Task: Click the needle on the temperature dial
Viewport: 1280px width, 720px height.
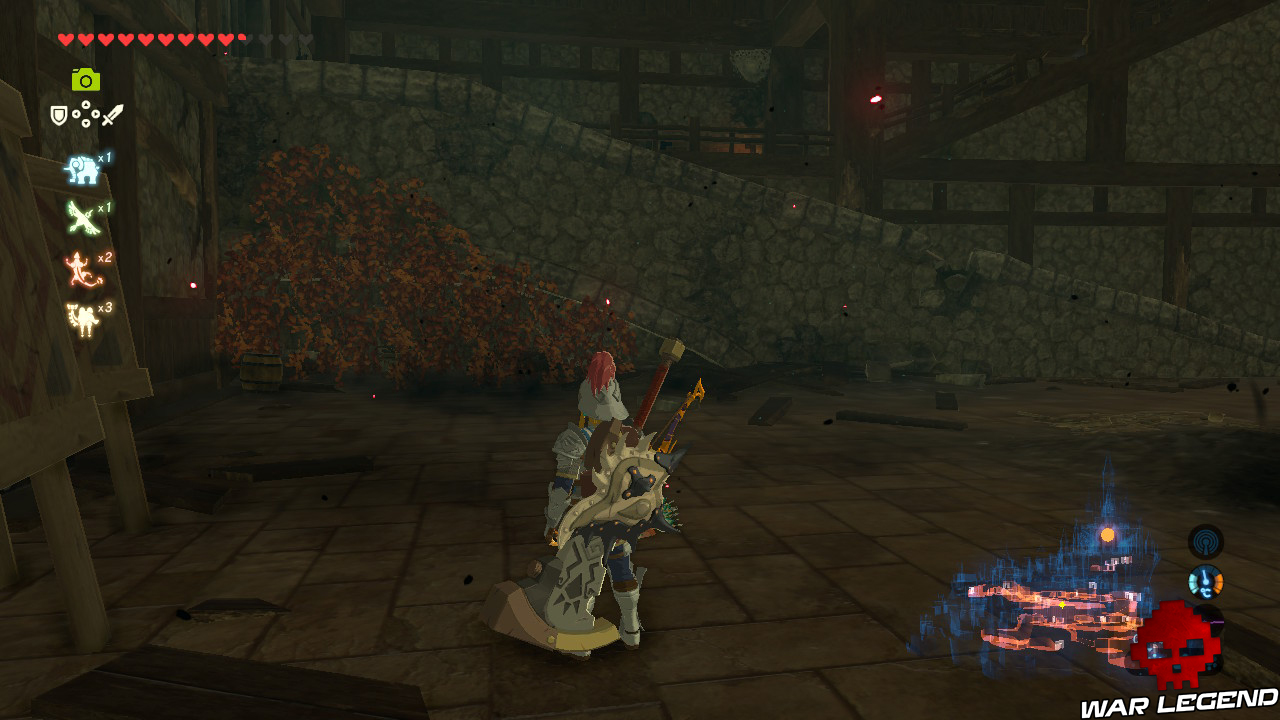Action: (x=1203, y=575)
